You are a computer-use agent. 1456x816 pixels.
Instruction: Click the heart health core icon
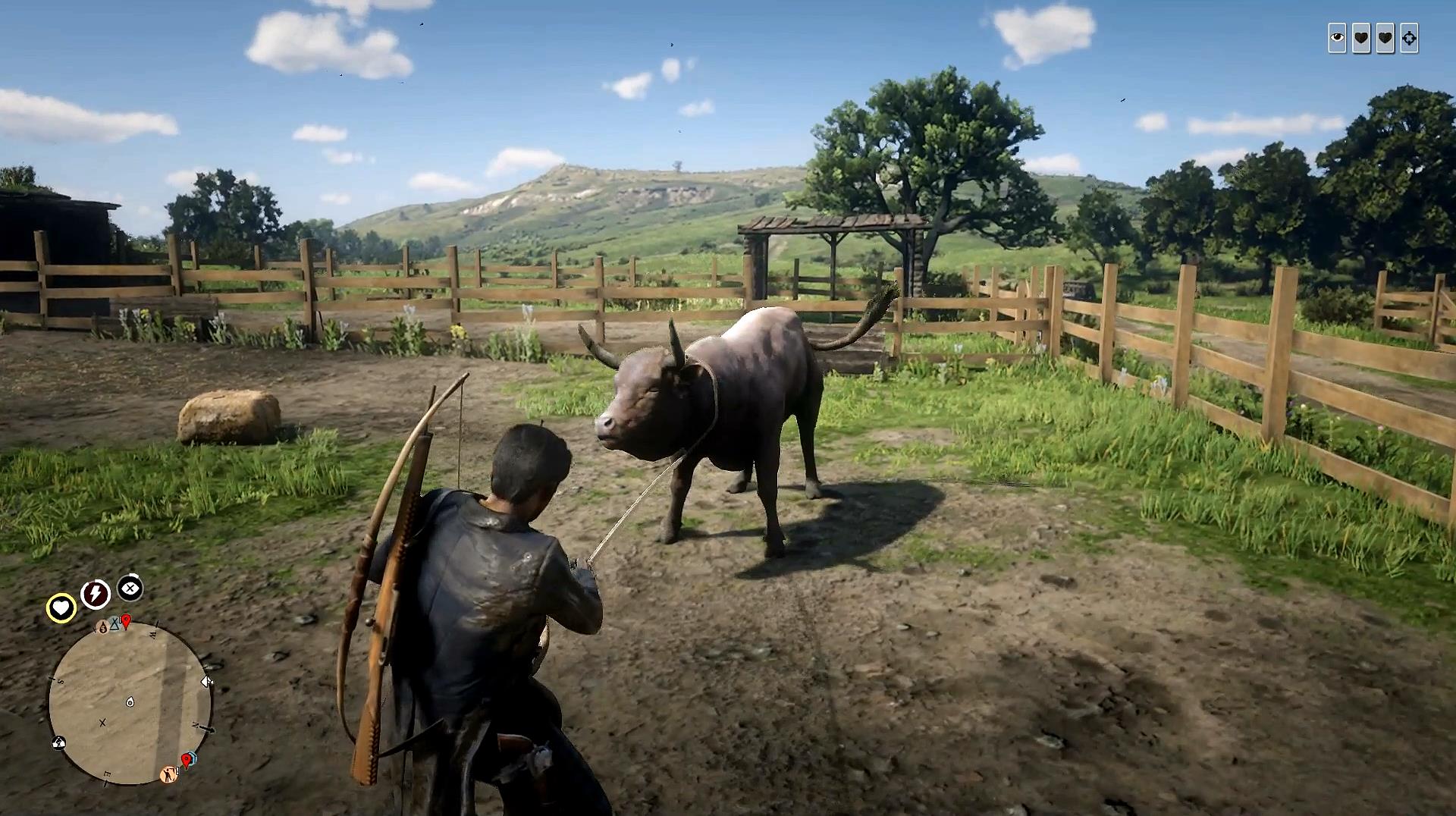click(x=61, y=607)
